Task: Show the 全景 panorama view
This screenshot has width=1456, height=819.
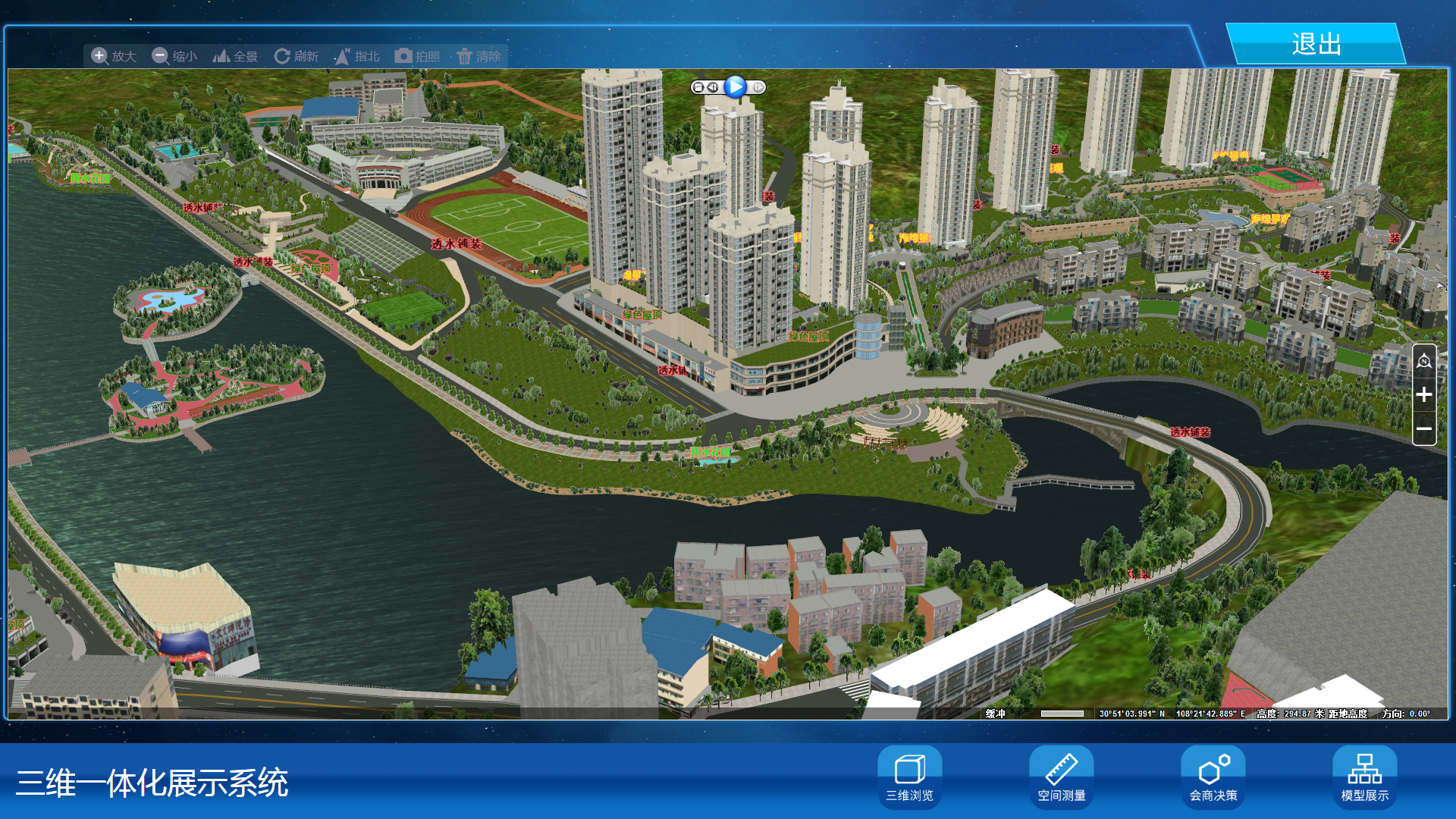Action: pyautogui.click(x=235, y=56)
